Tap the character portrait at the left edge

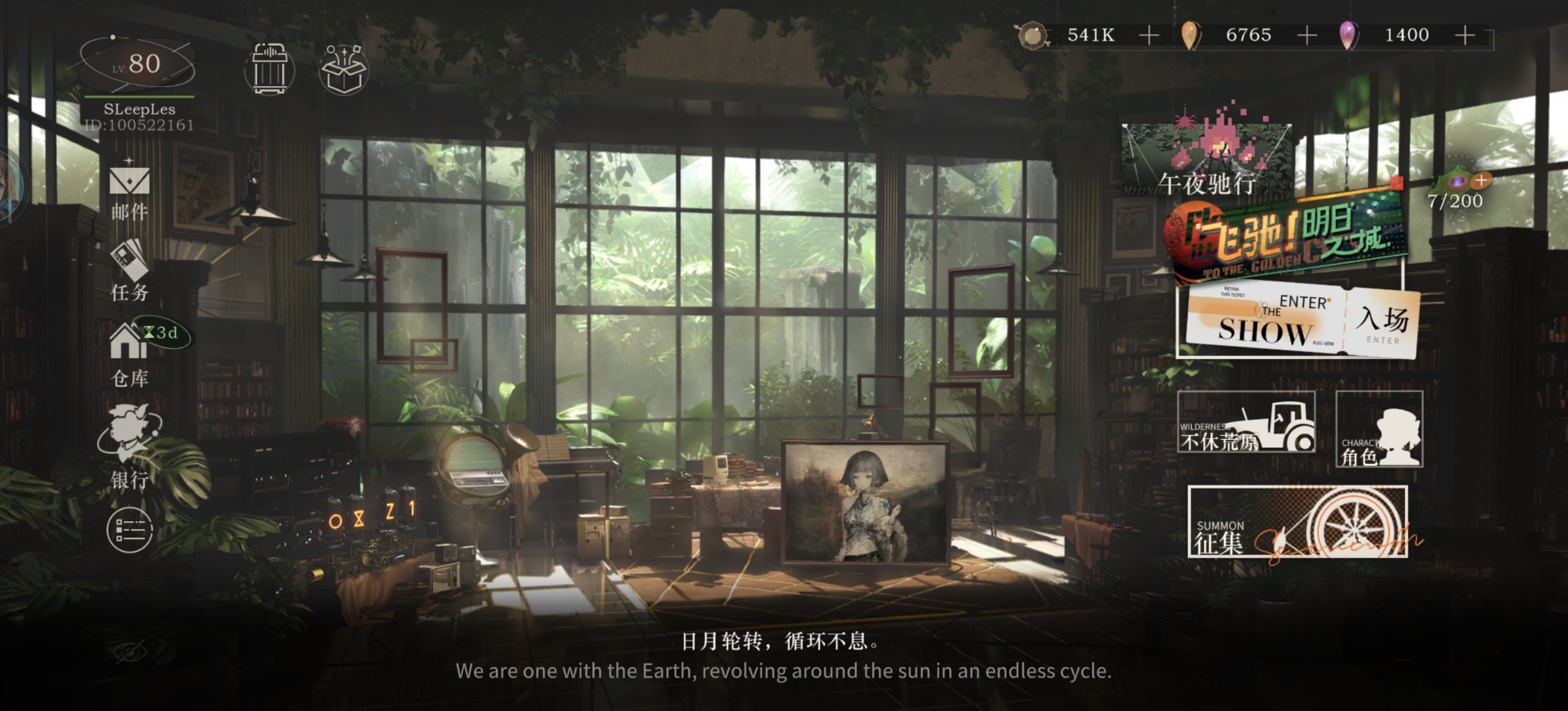point(9,186)
